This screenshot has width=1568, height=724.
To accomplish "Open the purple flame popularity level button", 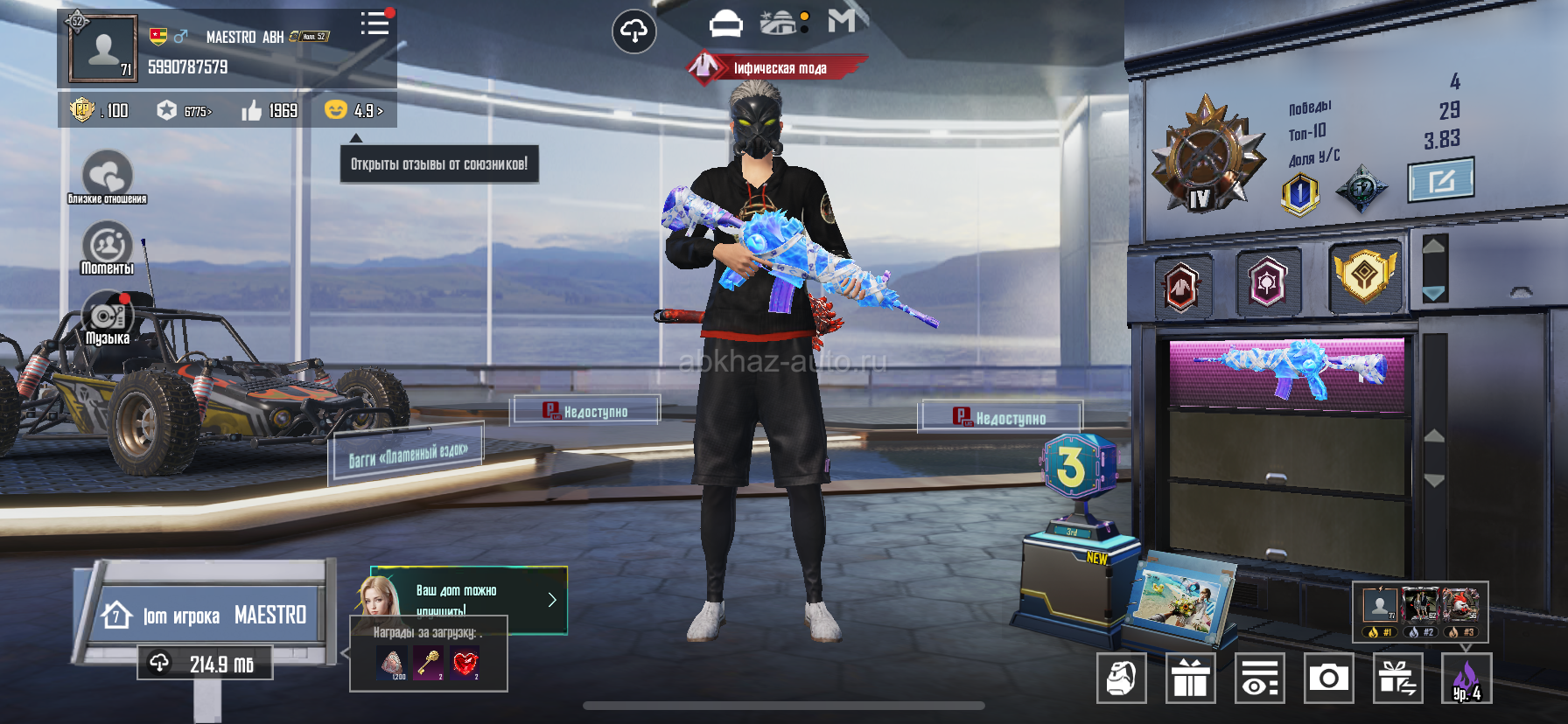I will pos(1466,678).
